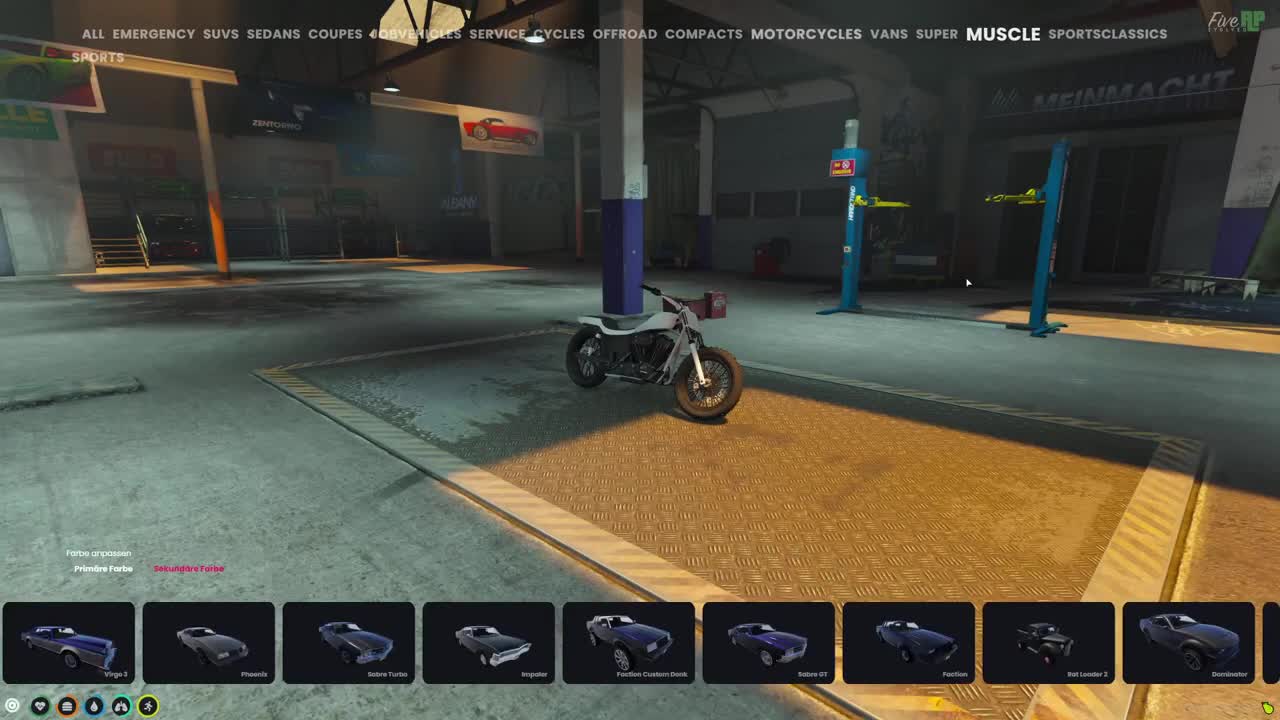Open the SPORTS vehicle category
The height and width of the screenshot is (720, 1280).
[x=97, y=57]
